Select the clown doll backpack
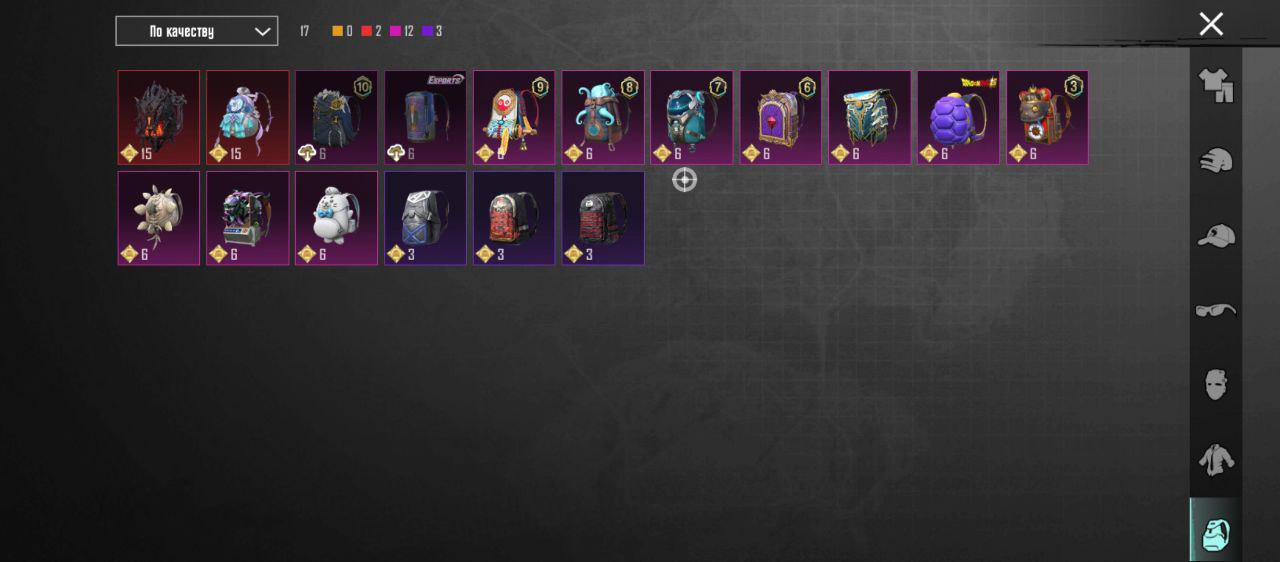The width and height of the screenshot is (1280, 562). (514, 117)
